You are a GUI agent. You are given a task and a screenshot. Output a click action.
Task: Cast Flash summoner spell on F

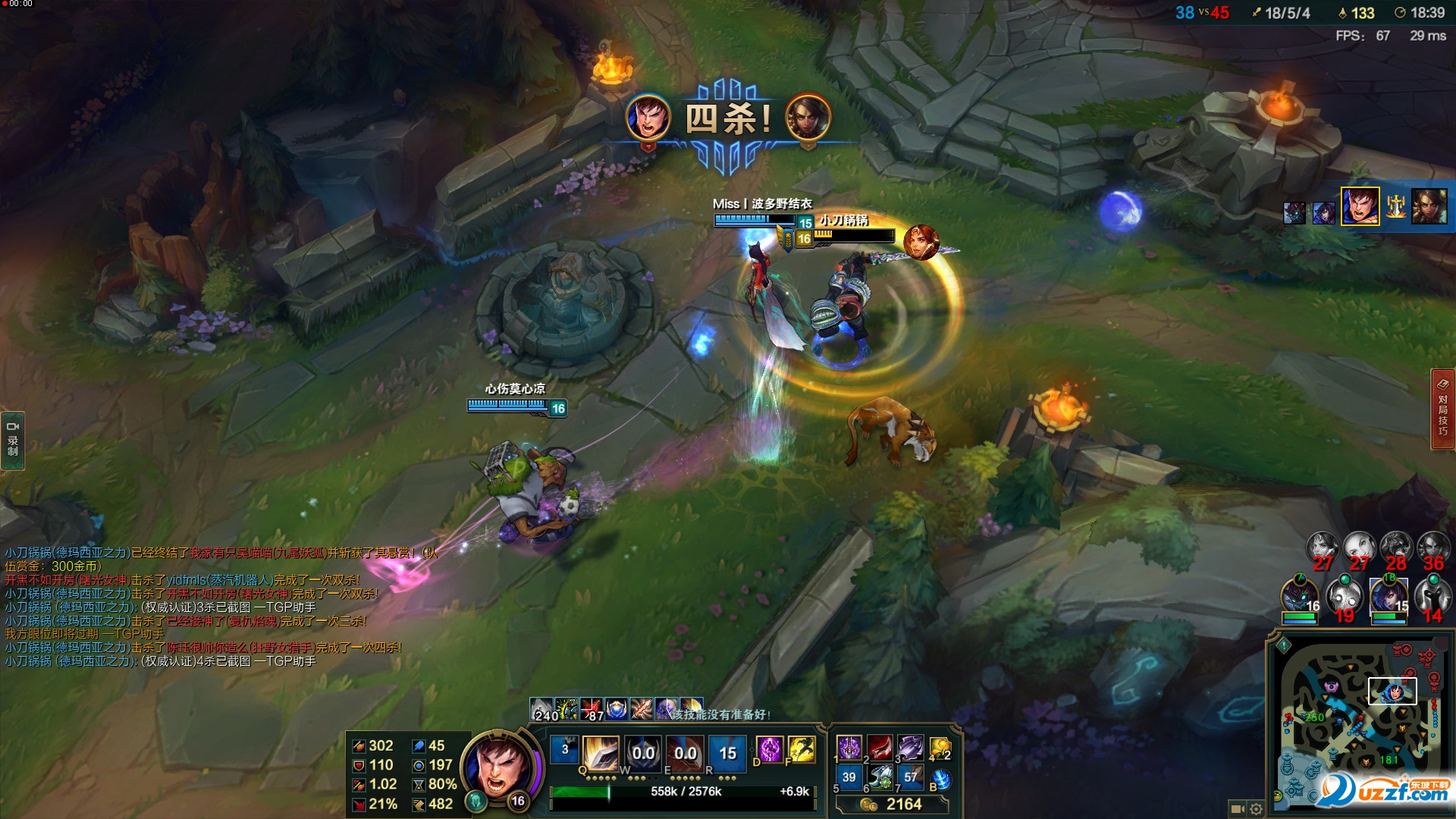(x=801, y=750)
